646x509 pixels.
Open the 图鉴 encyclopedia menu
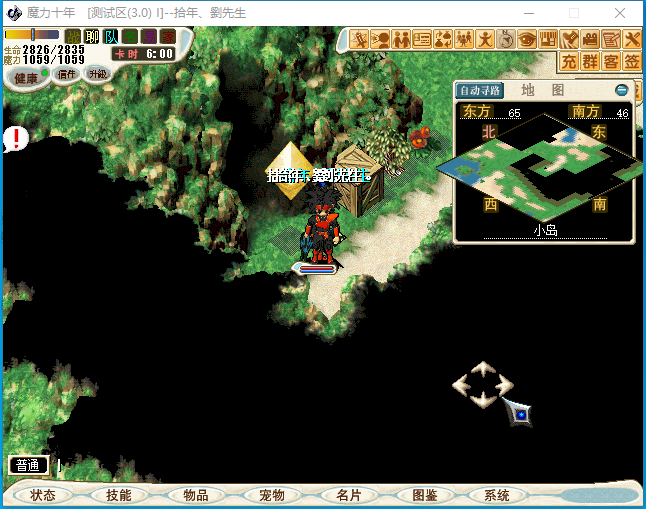point(424,495)
